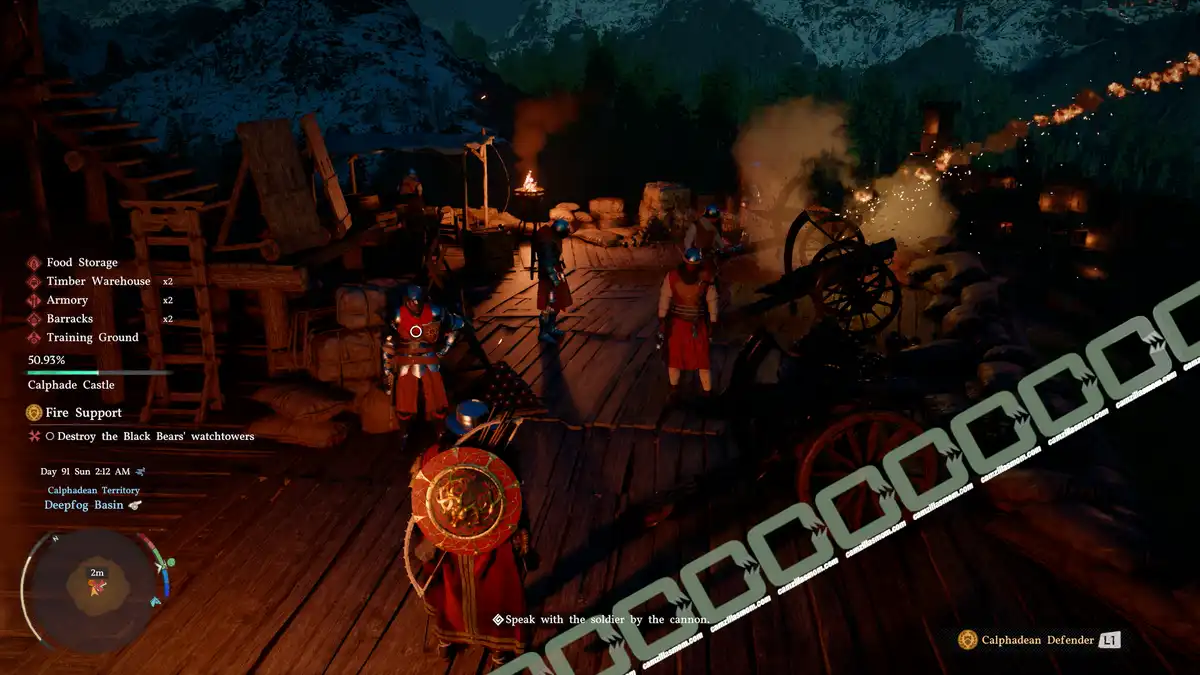Select the Food Storage entry
The image size is (1200, 675).
point(81,263)
